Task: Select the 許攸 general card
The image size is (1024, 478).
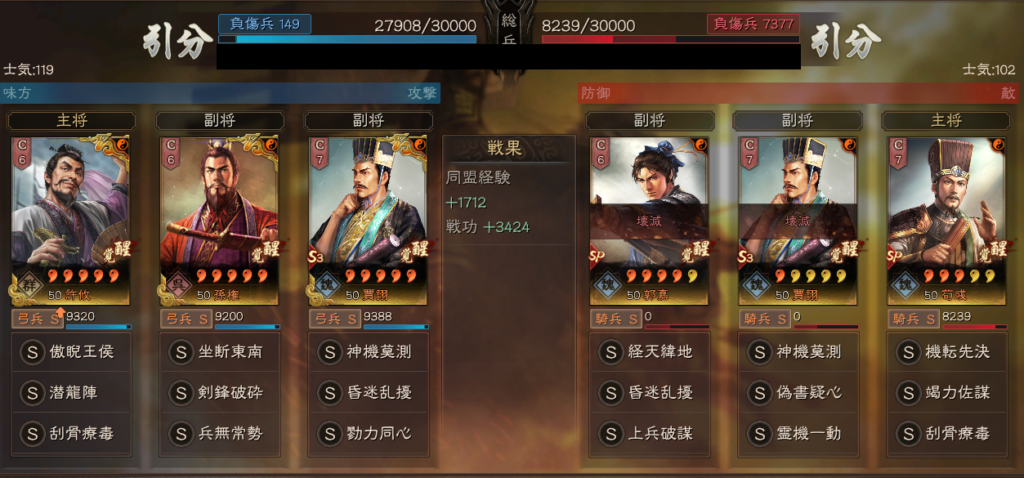Action: (x=71, y=219)
